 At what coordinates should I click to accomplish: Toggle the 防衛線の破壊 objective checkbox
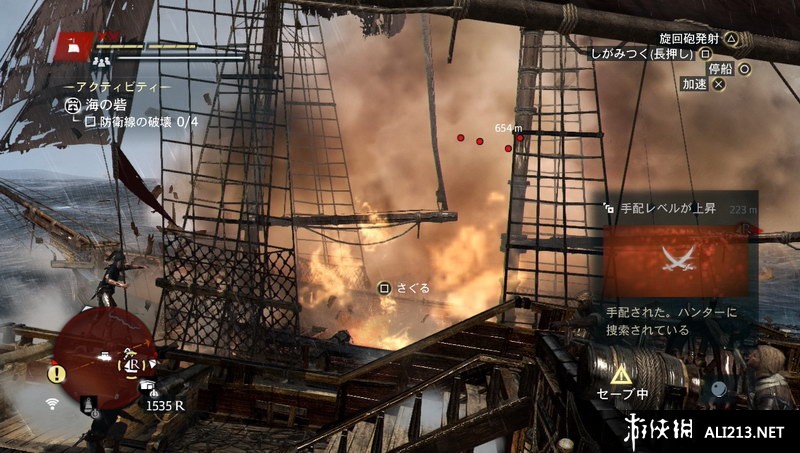[89, 122]
